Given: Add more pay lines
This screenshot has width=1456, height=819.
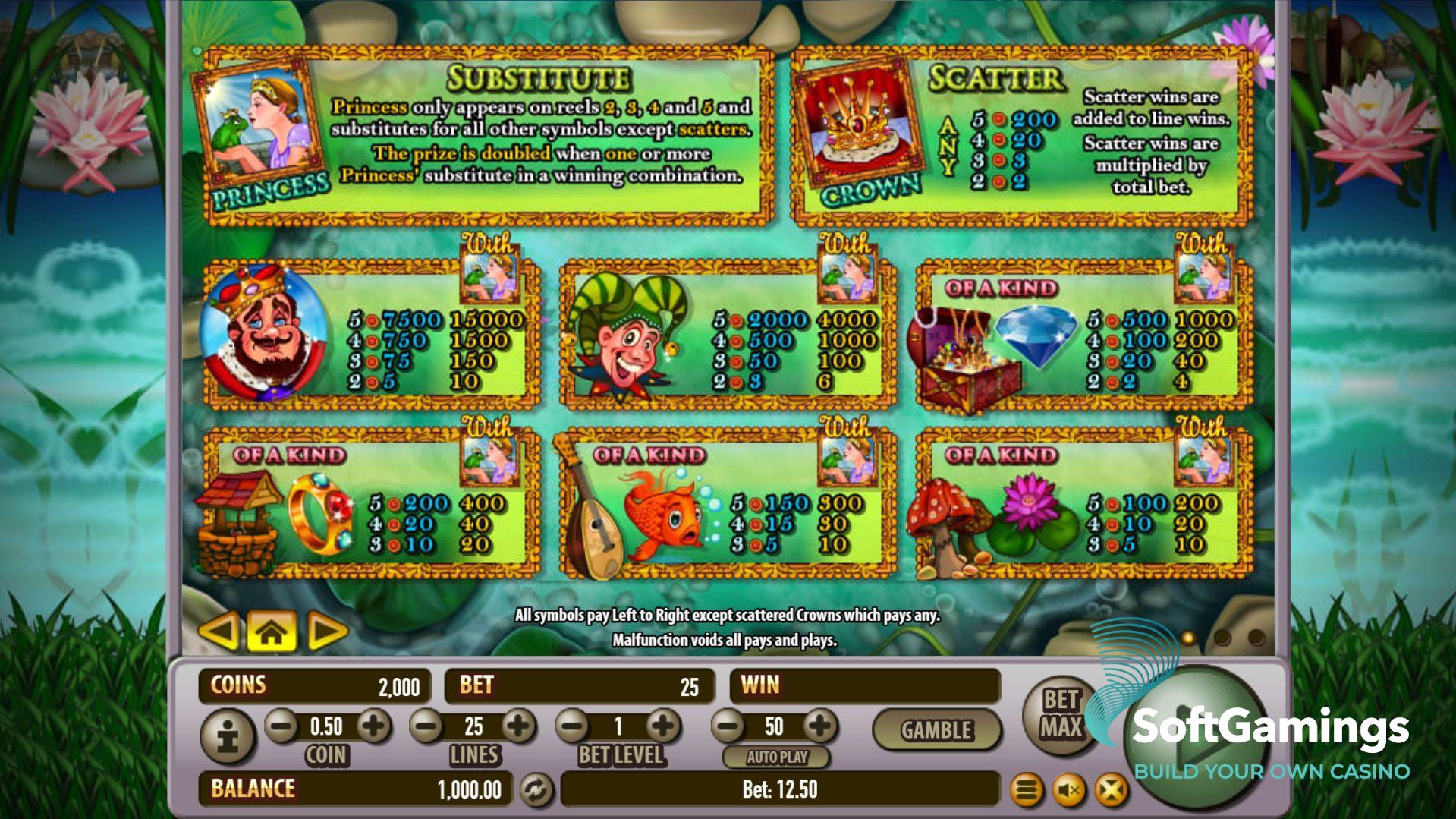Looking at the screenshot, I should click(519, 726).
